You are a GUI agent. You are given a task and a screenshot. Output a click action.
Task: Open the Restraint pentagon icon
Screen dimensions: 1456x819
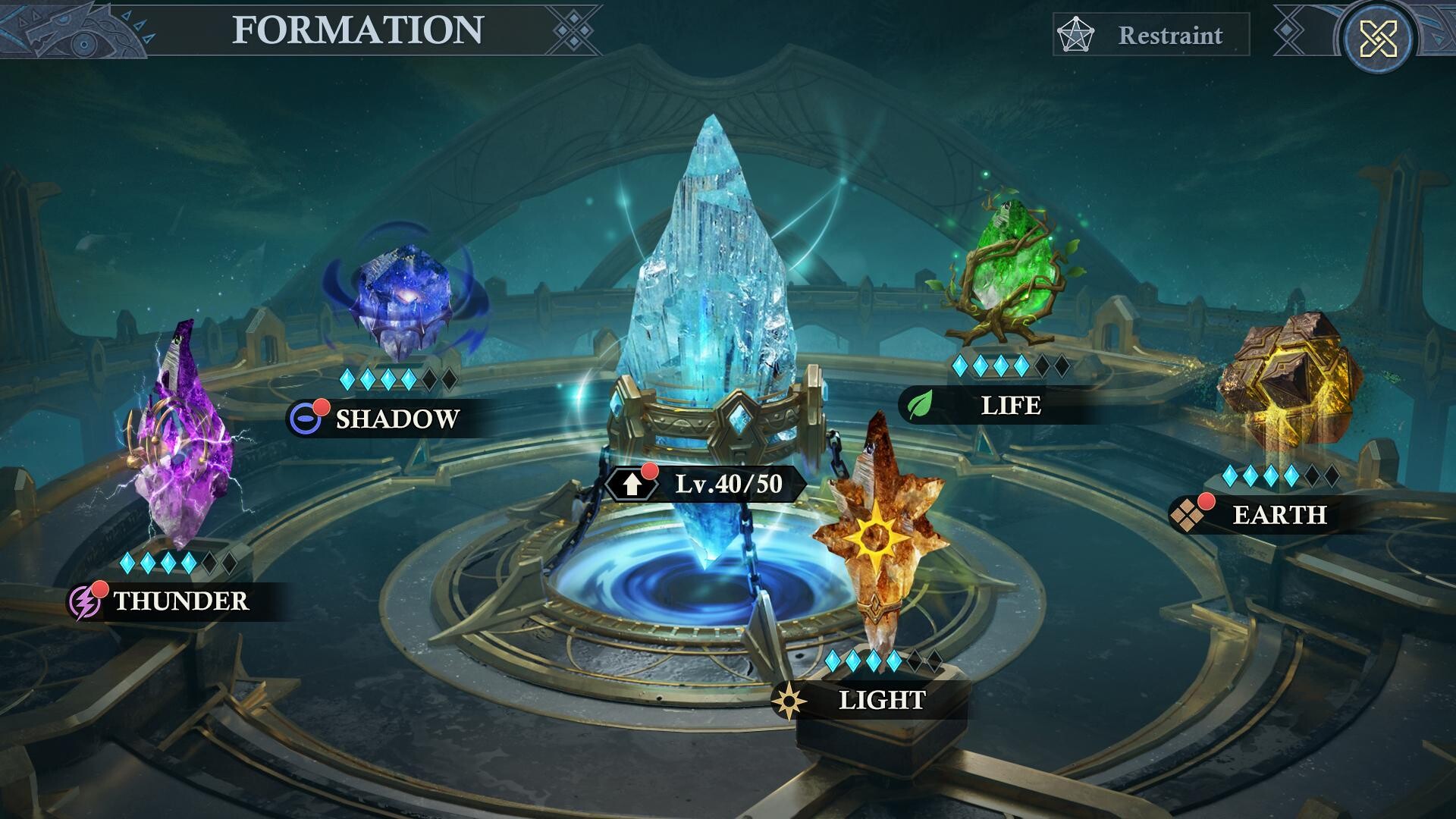click(1075, 34)
